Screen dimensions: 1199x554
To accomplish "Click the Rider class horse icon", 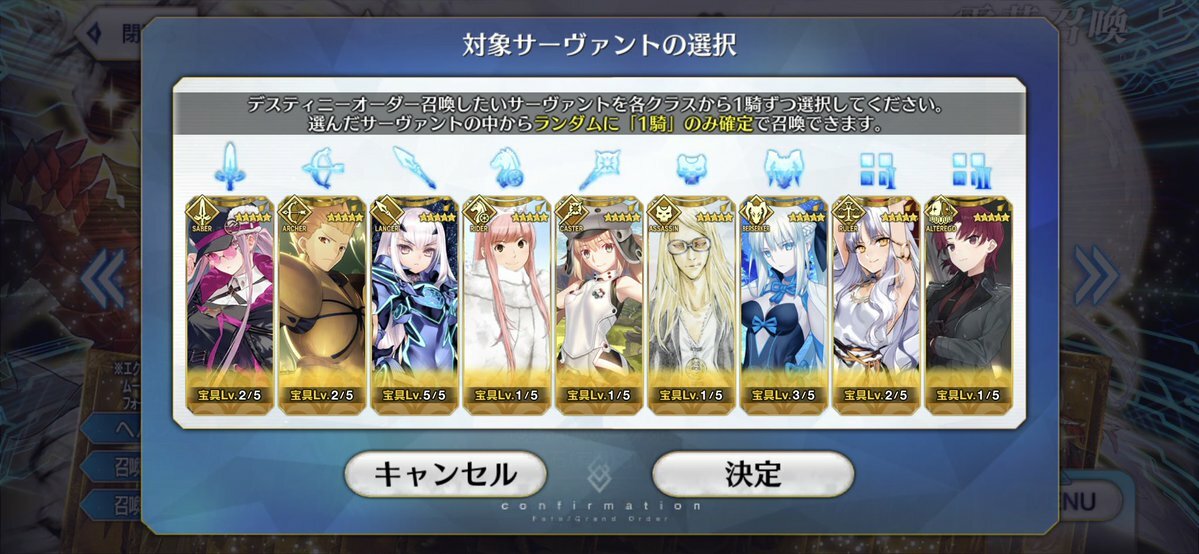I will (506, 166).
